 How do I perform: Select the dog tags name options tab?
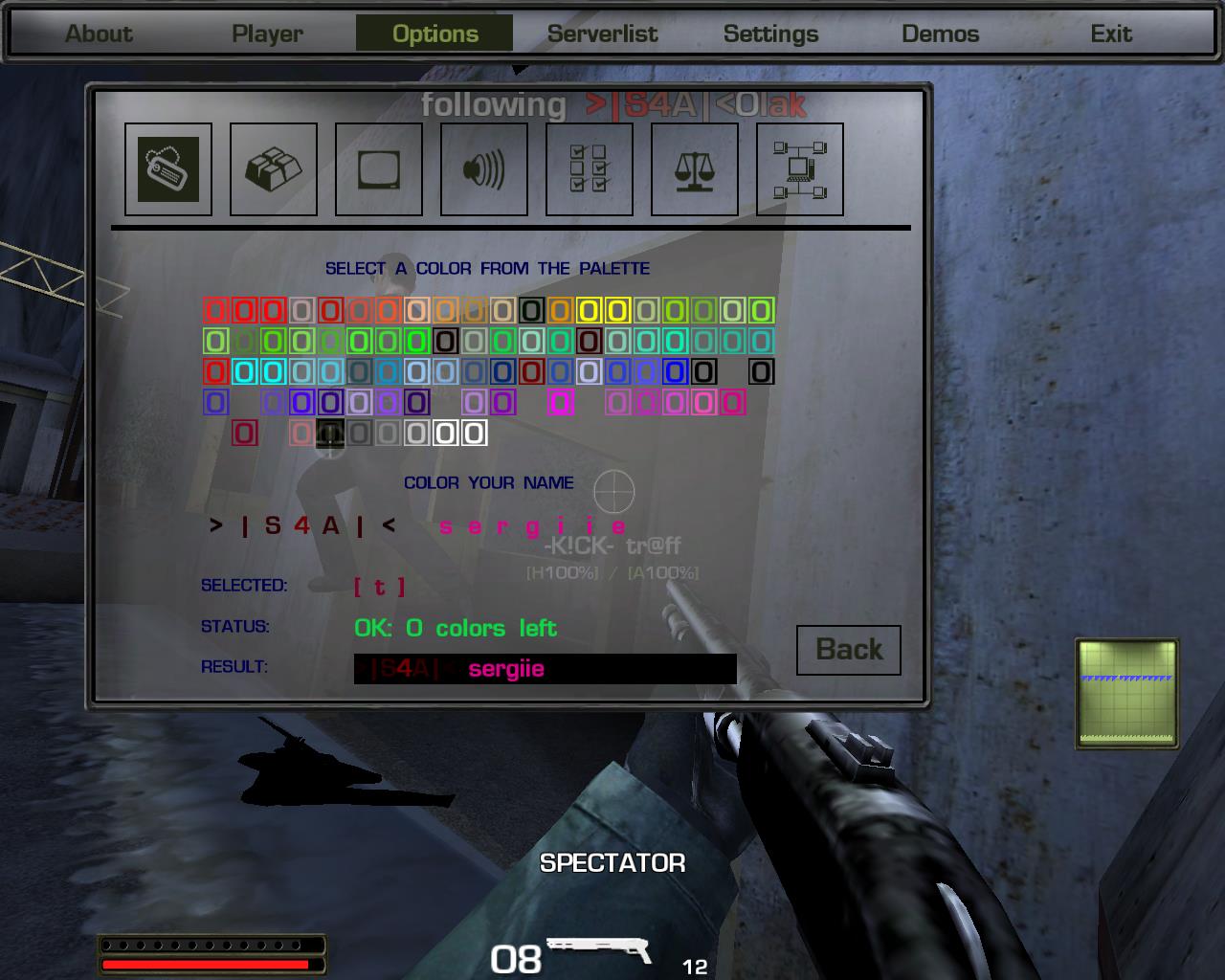coord(168,169)
